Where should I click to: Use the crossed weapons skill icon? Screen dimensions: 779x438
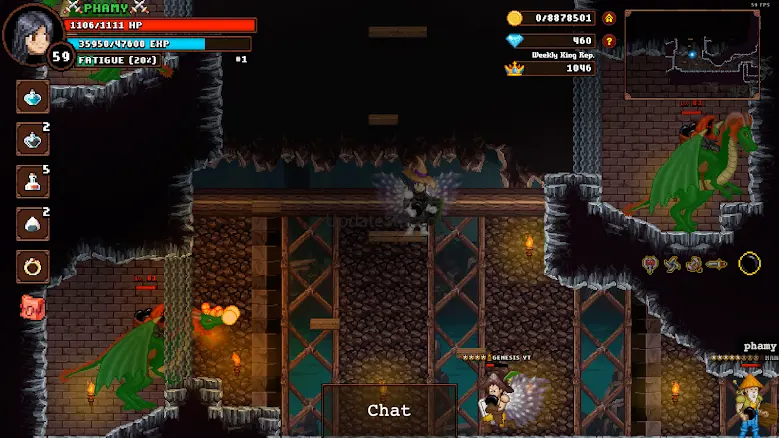point(694,264)
